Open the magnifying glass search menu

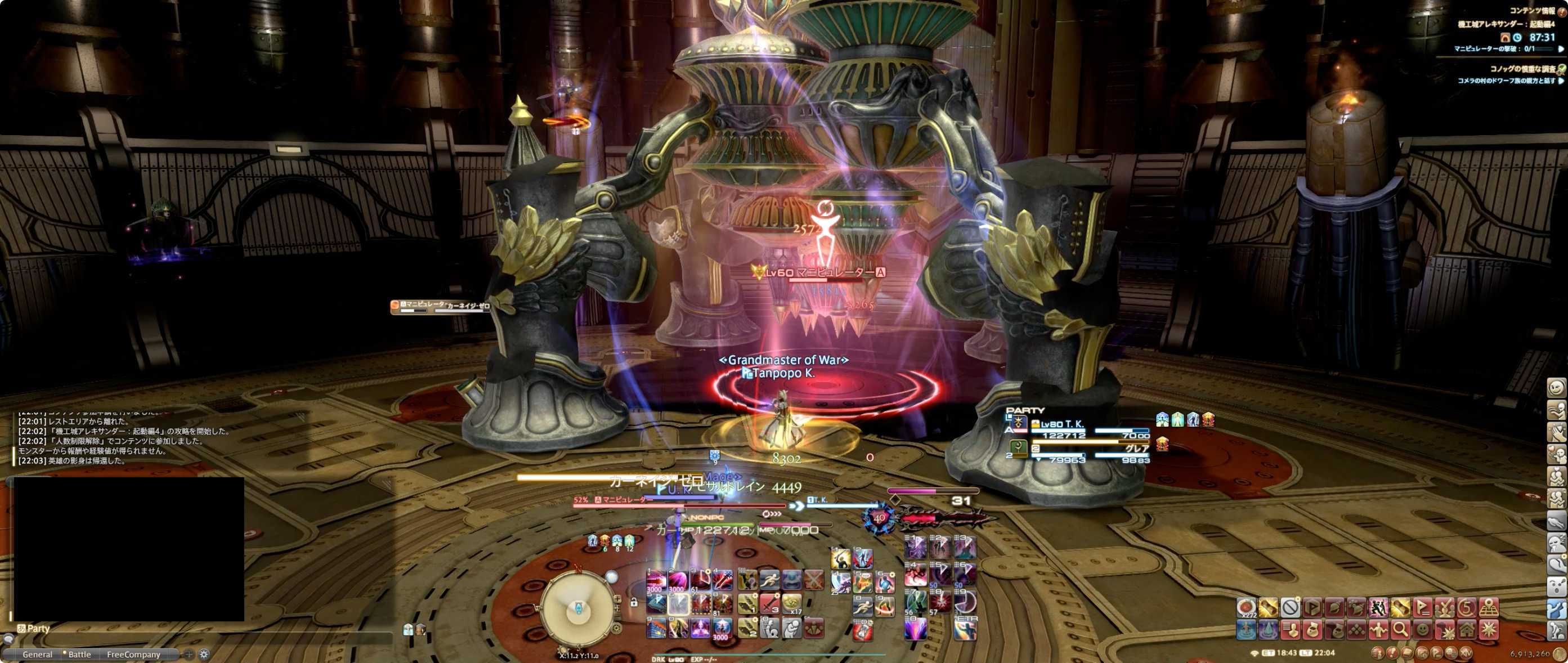pos(1400,630)
